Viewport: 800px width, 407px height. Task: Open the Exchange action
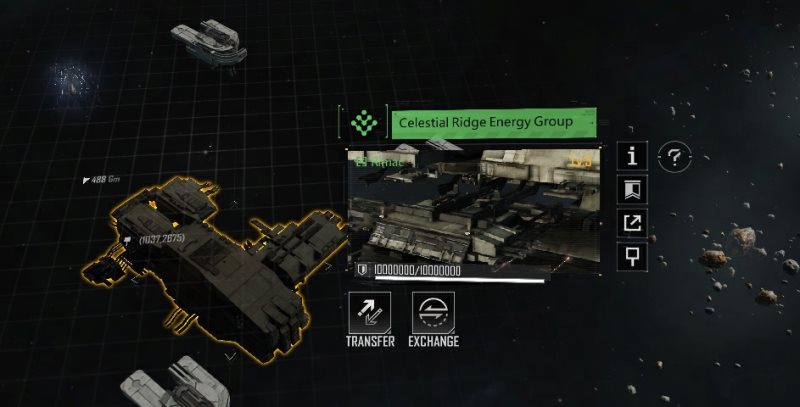coord(433,312)
